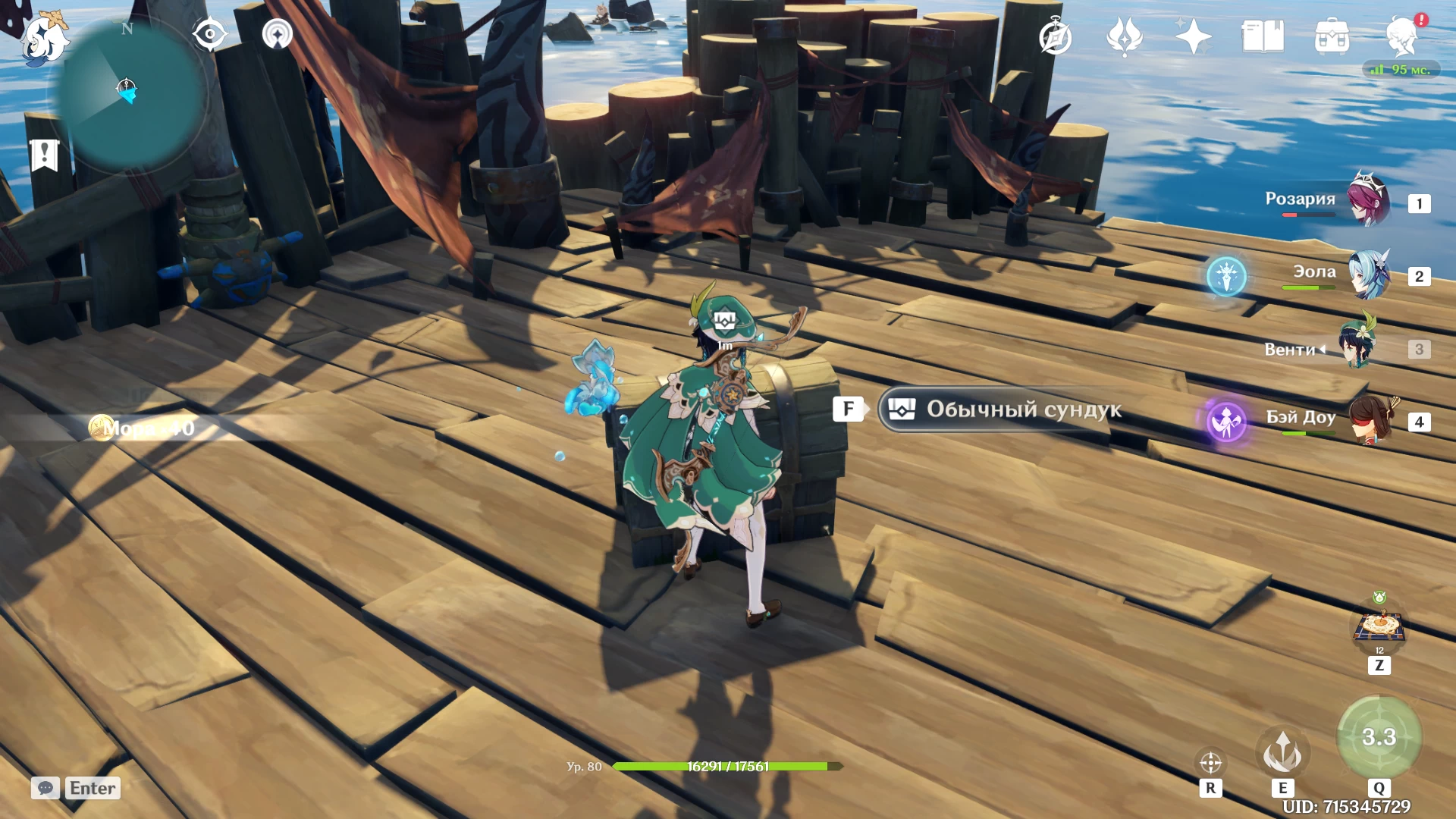Open the Paimon menu icon
Viewport: 1456px width, 819px height.
coord(43,38)
